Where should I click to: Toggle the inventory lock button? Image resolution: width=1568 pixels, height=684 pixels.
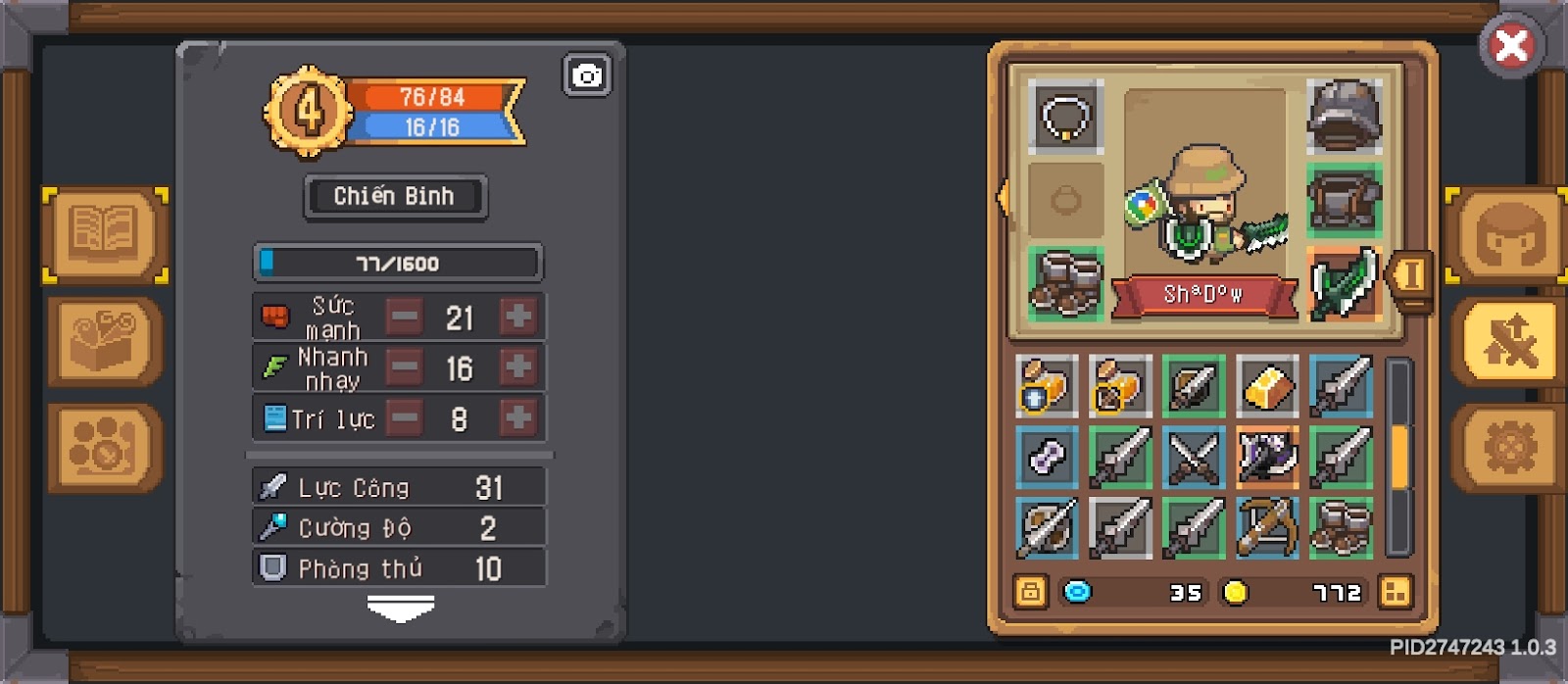coord(1030,592)
